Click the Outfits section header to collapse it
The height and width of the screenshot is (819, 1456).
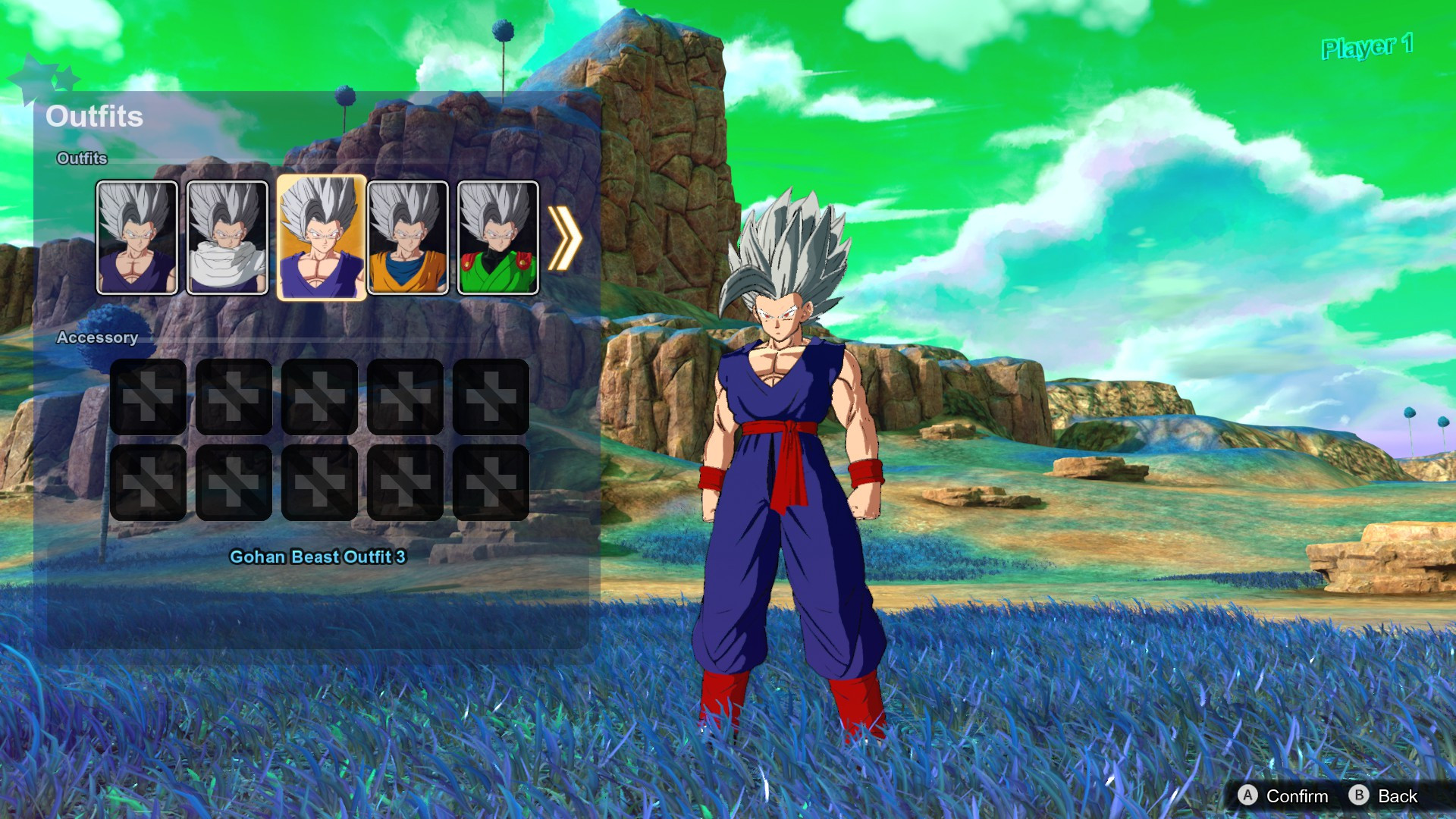81,158
